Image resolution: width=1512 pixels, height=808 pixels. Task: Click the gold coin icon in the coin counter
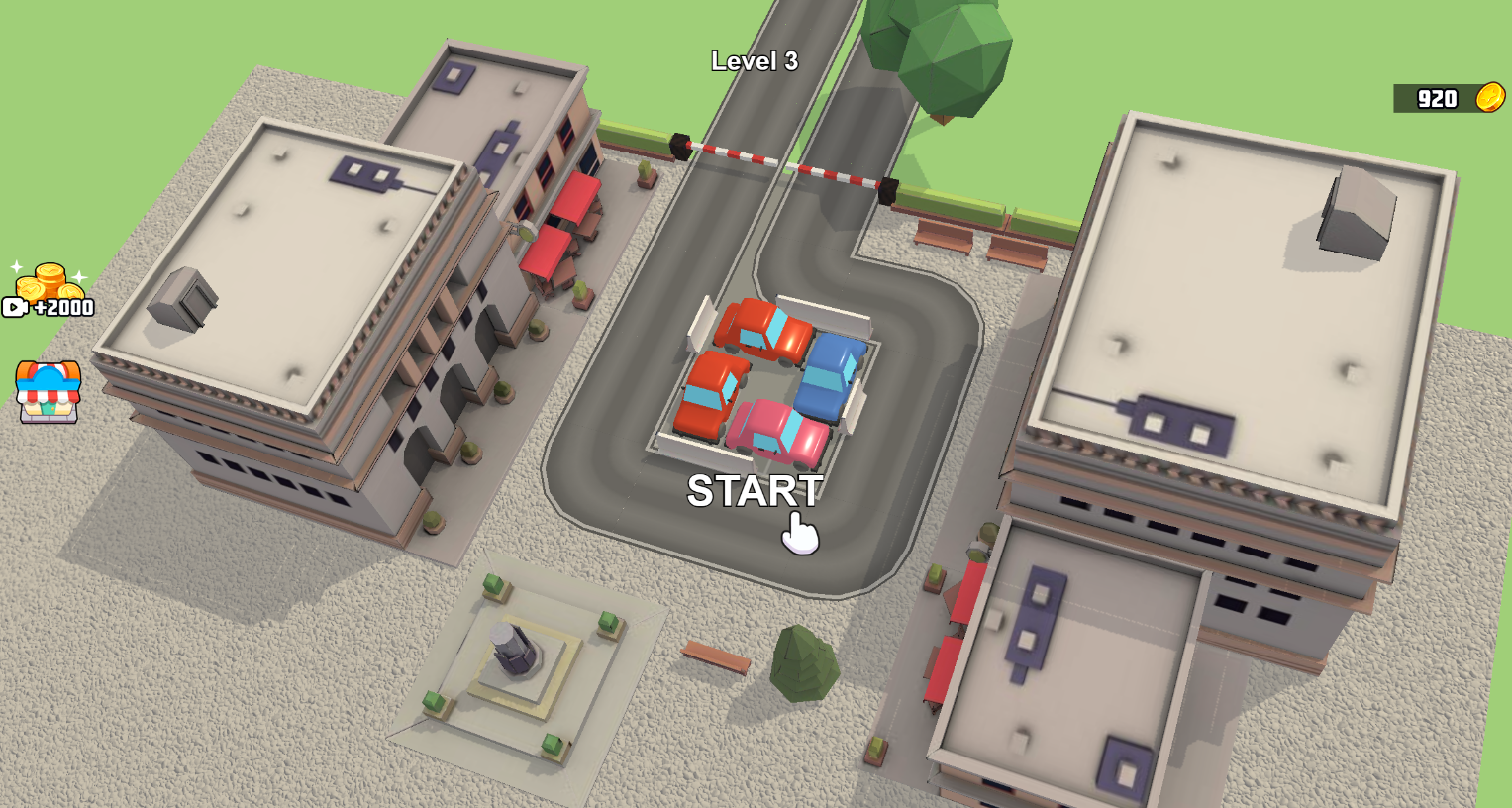point(1492,98)
